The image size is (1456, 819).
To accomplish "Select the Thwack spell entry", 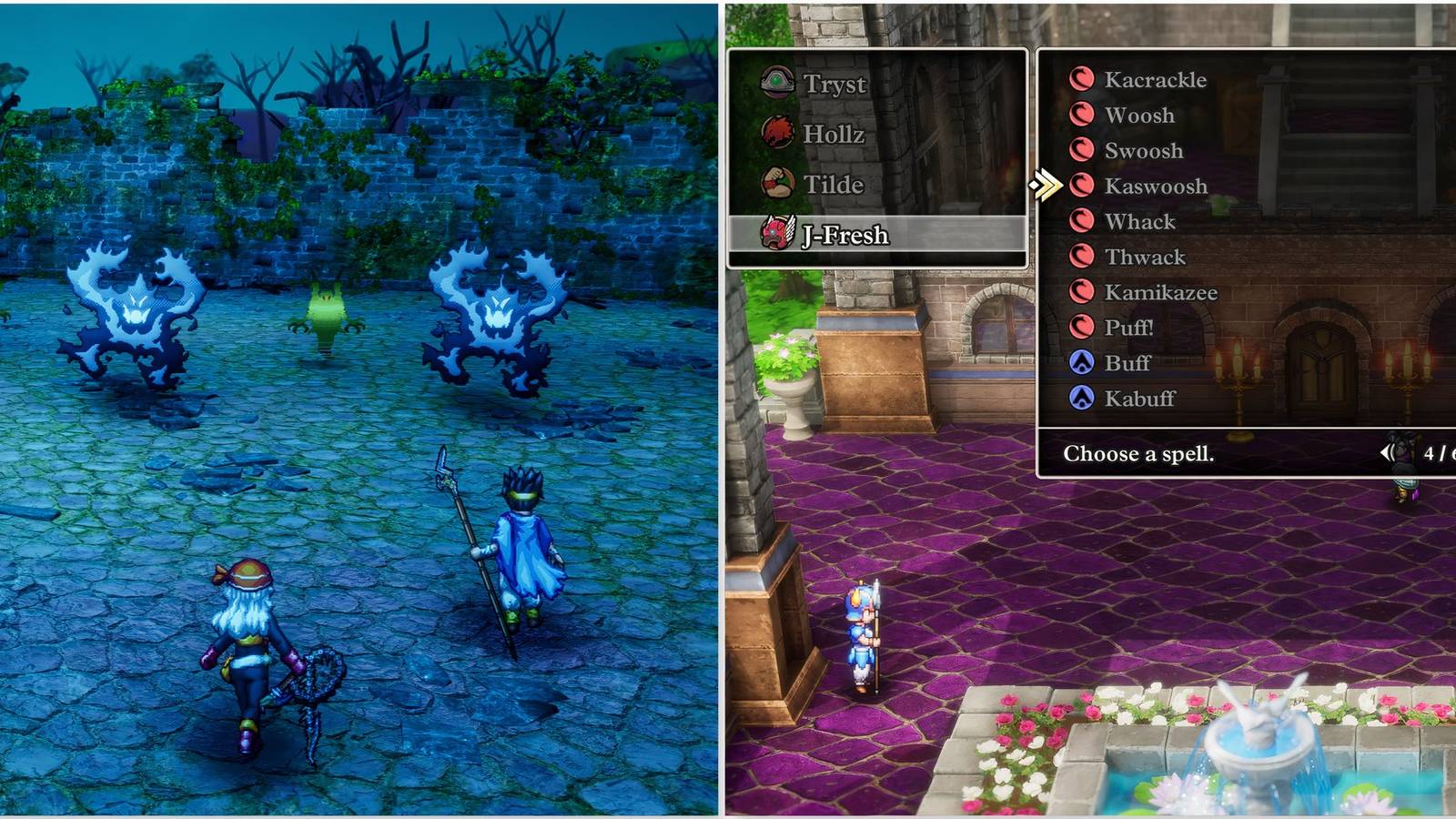I will (x=1147, y=257).
